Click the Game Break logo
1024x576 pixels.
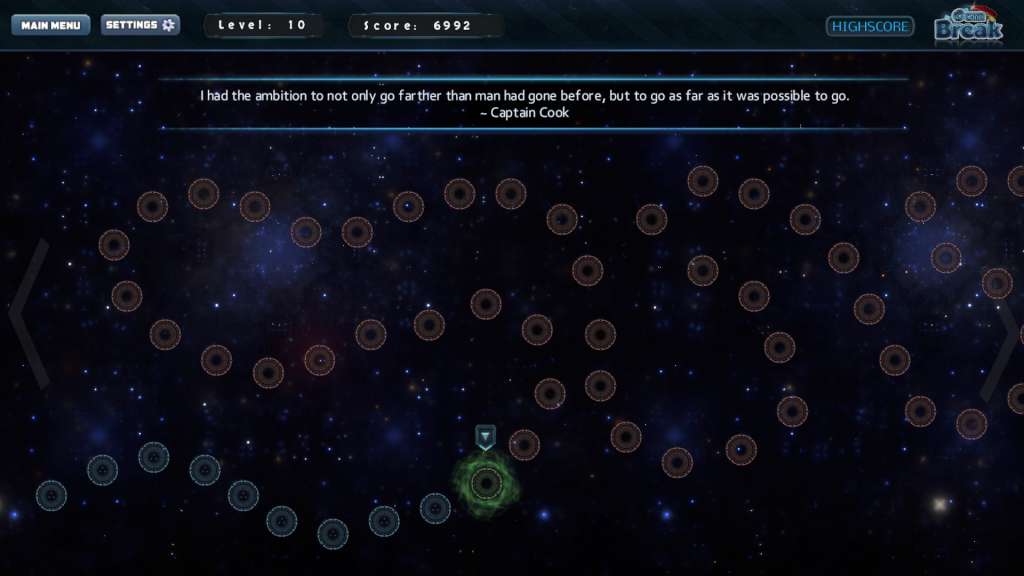[x=967, y=25]
